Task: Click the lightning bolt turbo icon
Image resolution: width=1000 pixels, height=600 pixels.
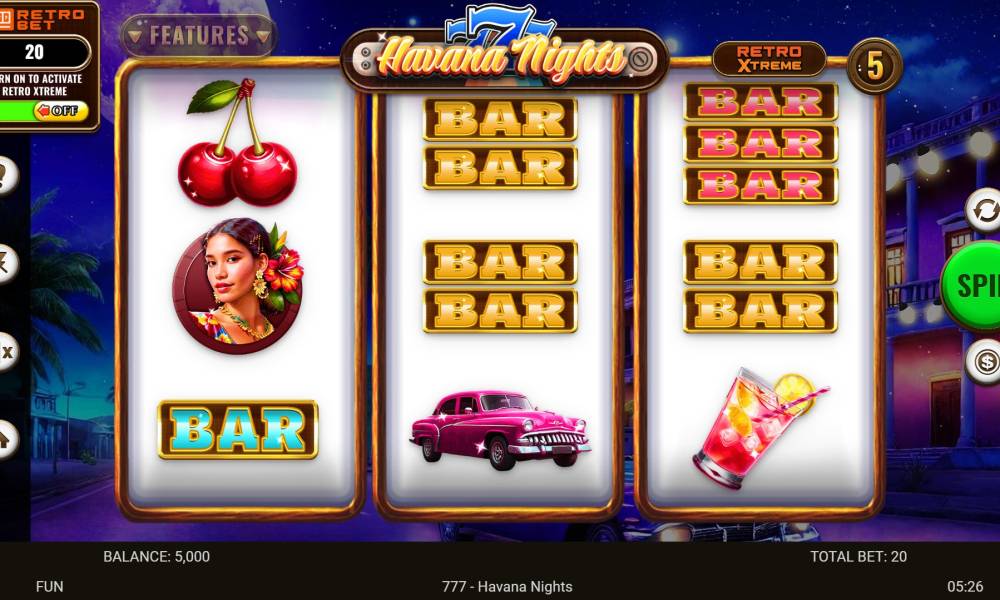Action: 5,260
